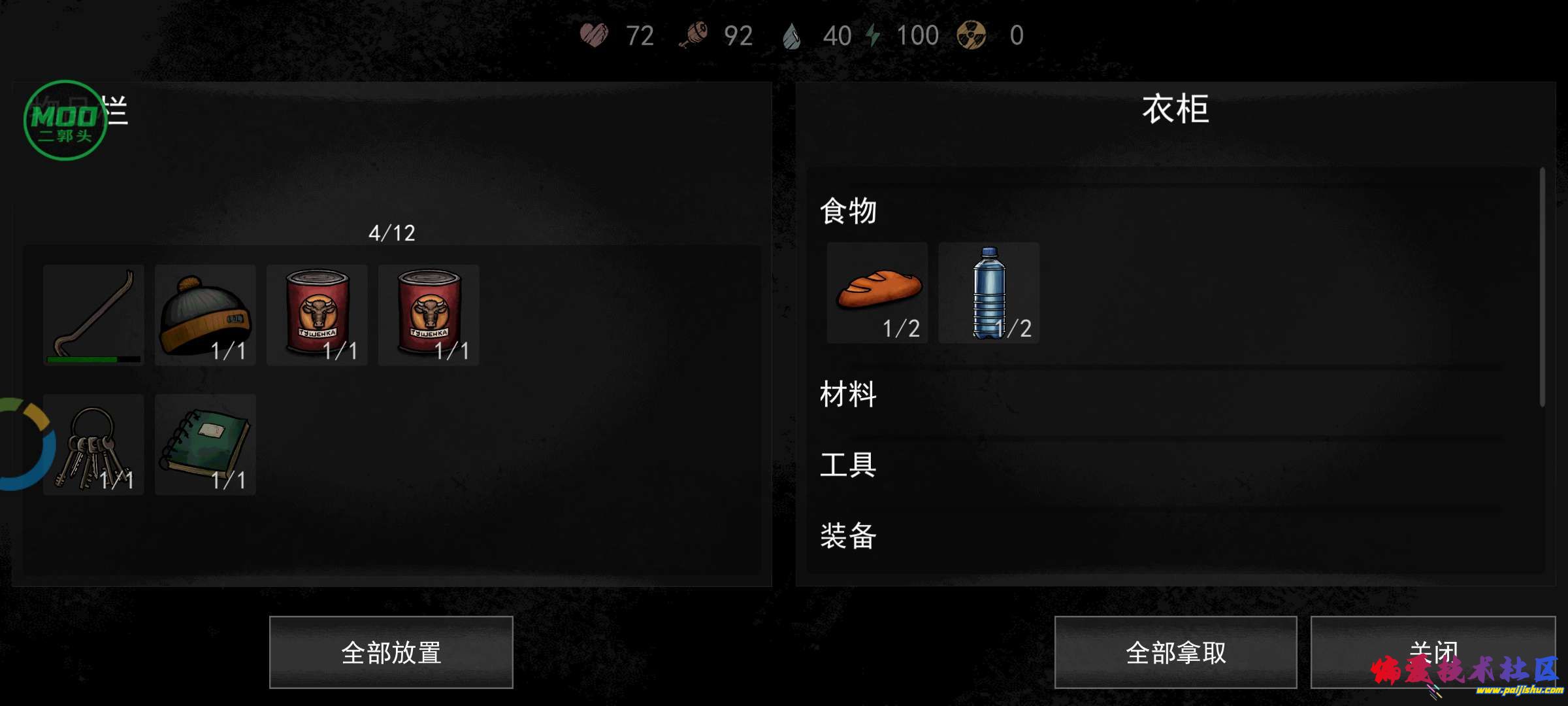Click the radiation hazard icon showing 0
1568x706 pixels.
972,35
